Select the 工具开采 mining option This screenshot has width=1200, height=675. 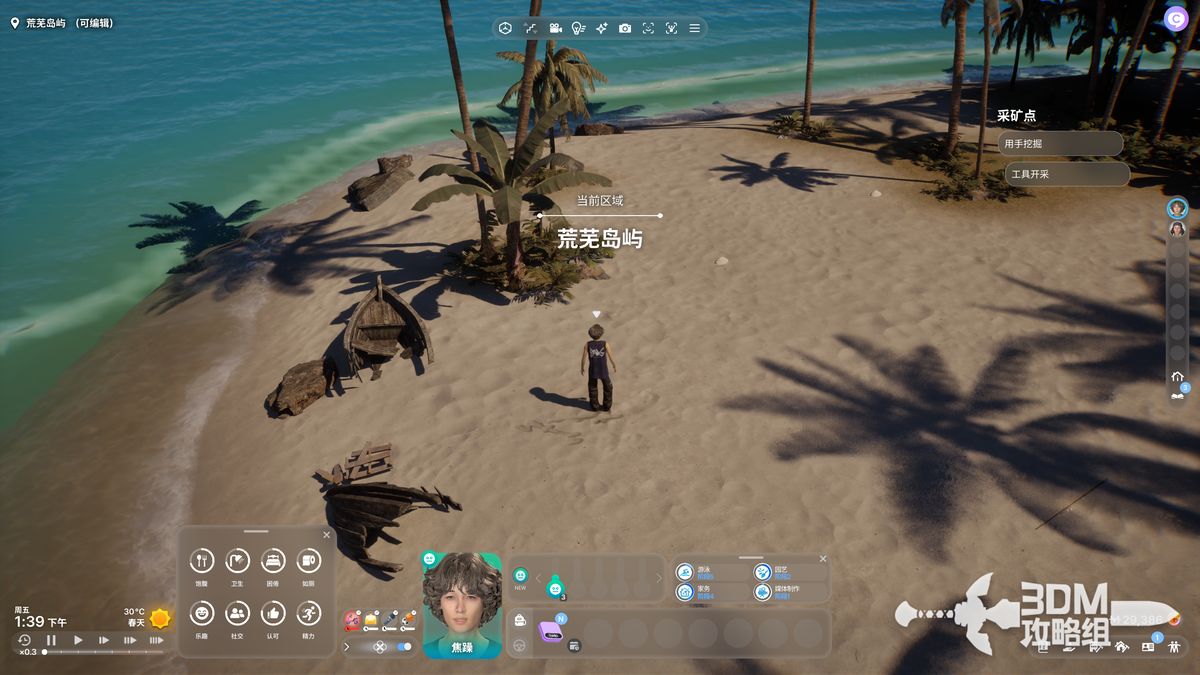(1066, 174)
